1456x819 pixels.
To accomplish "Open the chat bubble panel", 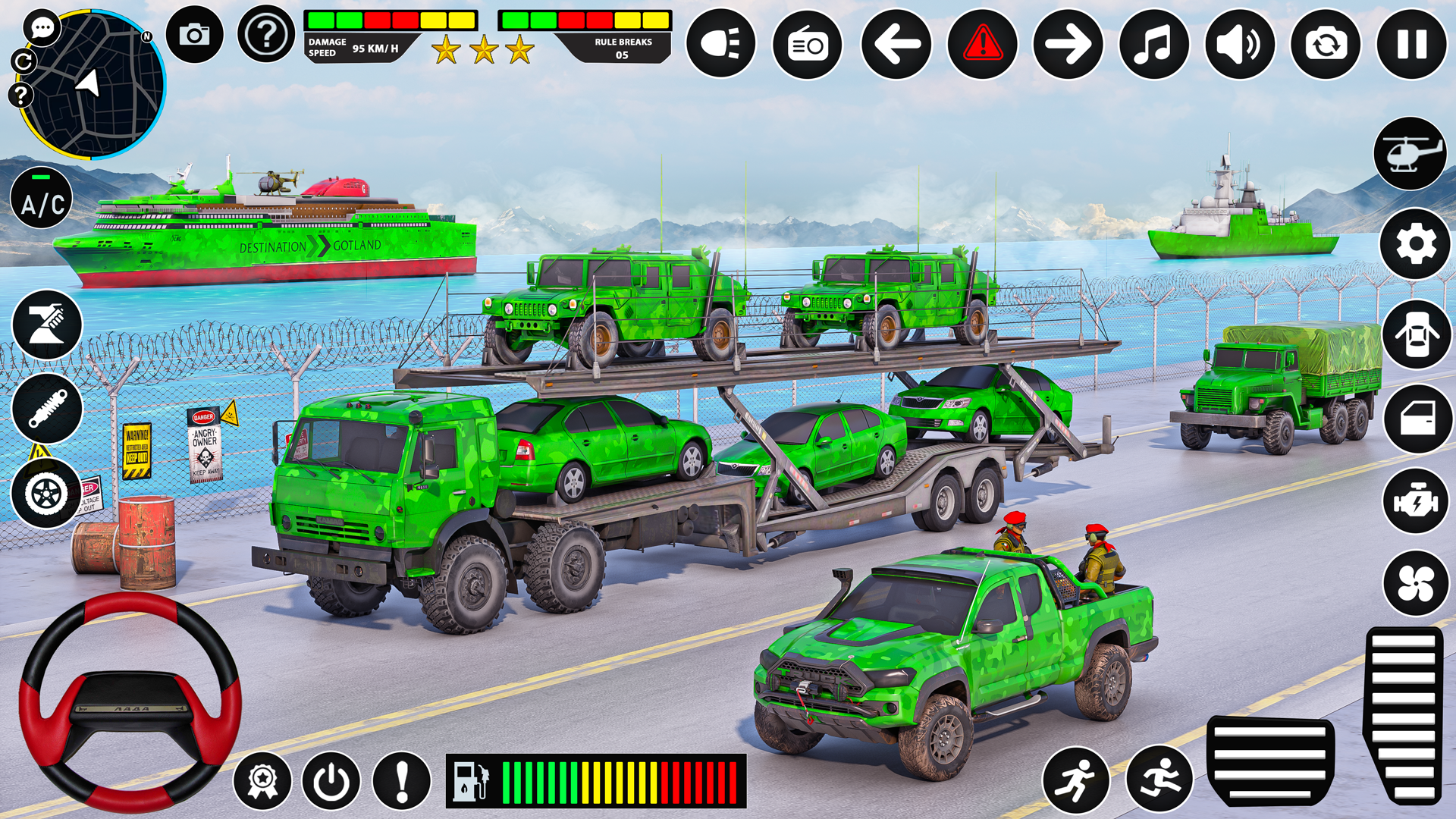I will pyautogui.click(x=42, y=27).
